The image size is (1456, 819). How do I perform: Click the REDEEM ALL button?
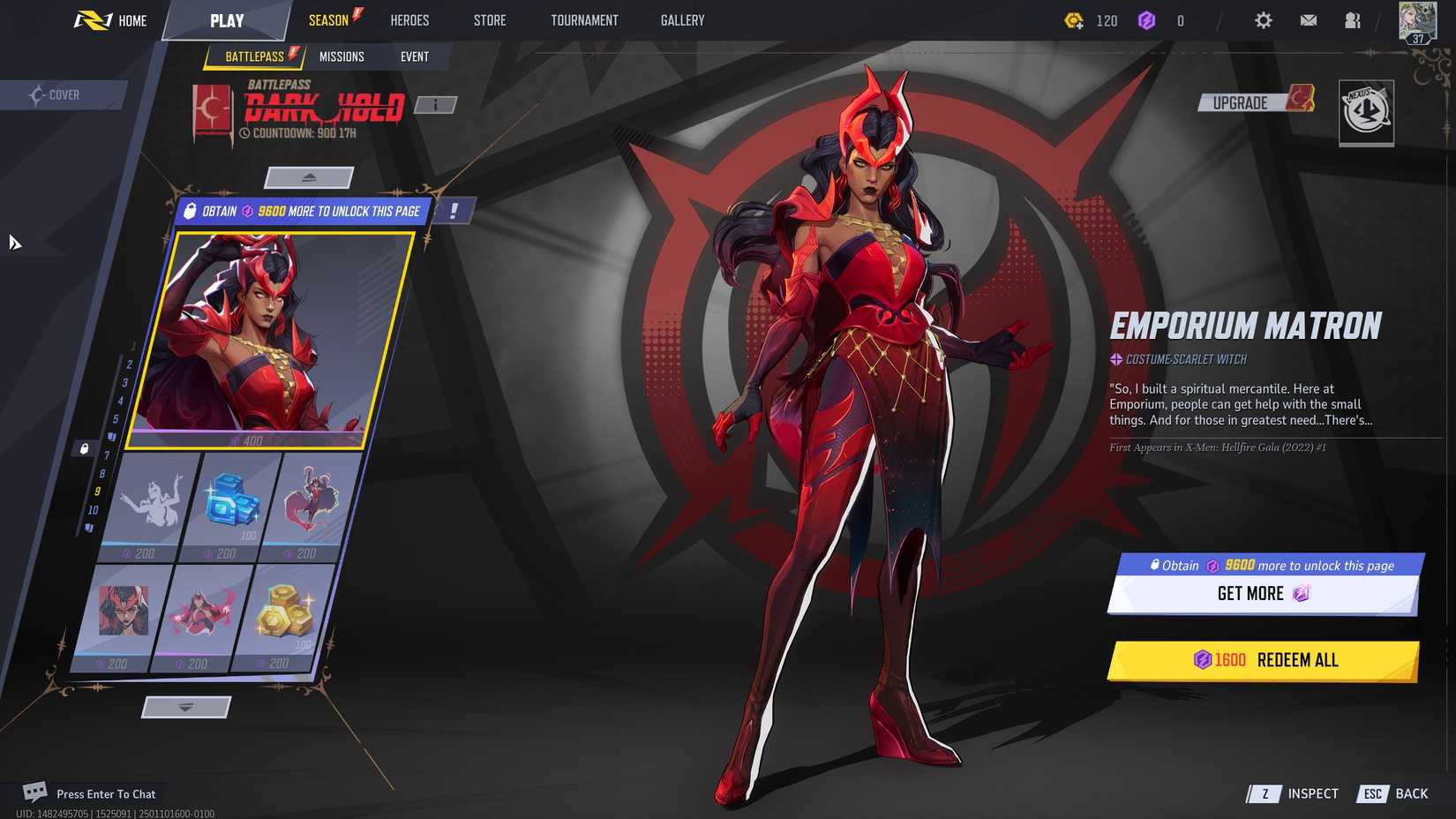point(1264,660)
